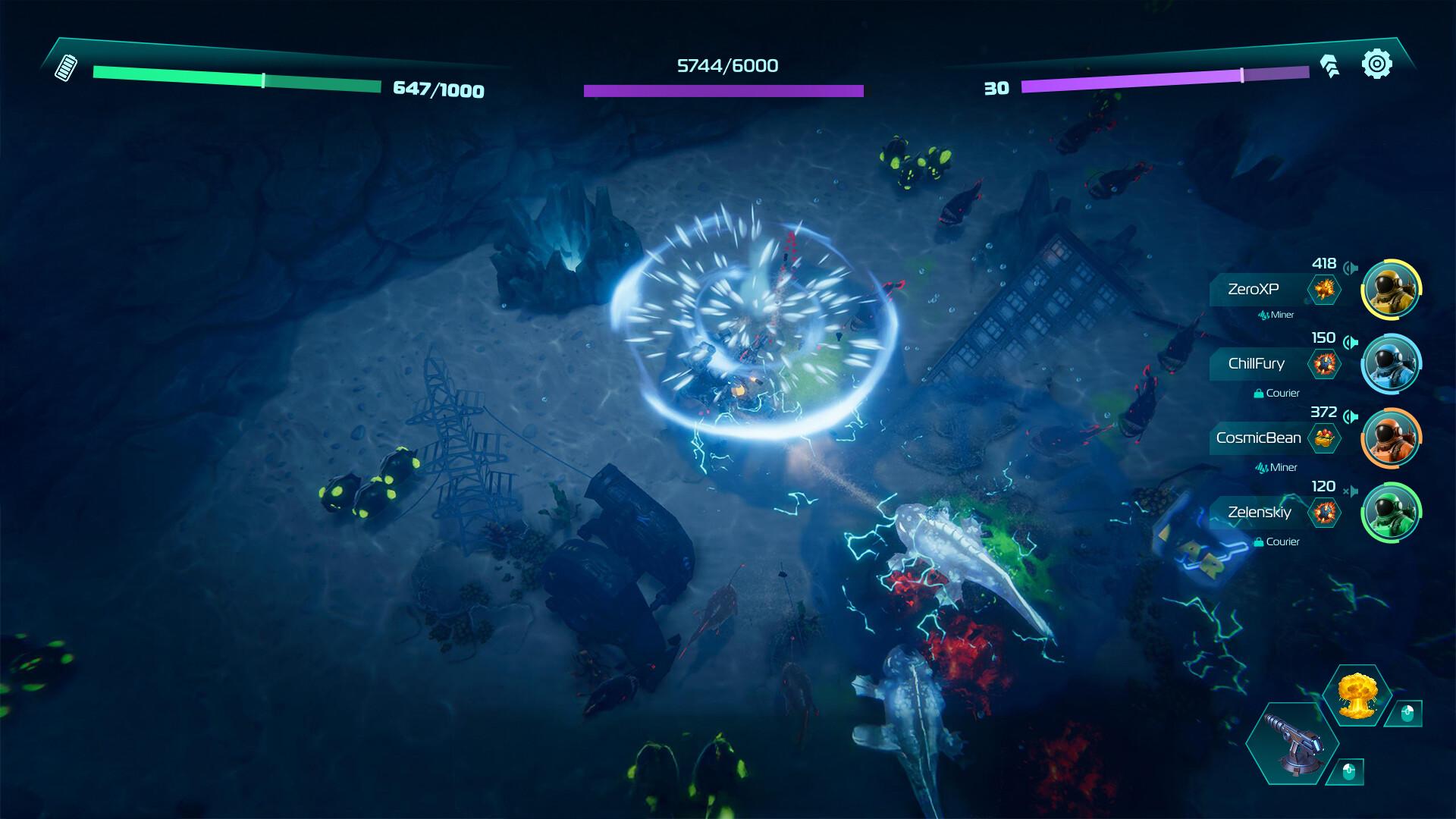This screenshot has width=1456, height=819.
Task: Select the nuke explosion ability
Action: (1357, 694)
